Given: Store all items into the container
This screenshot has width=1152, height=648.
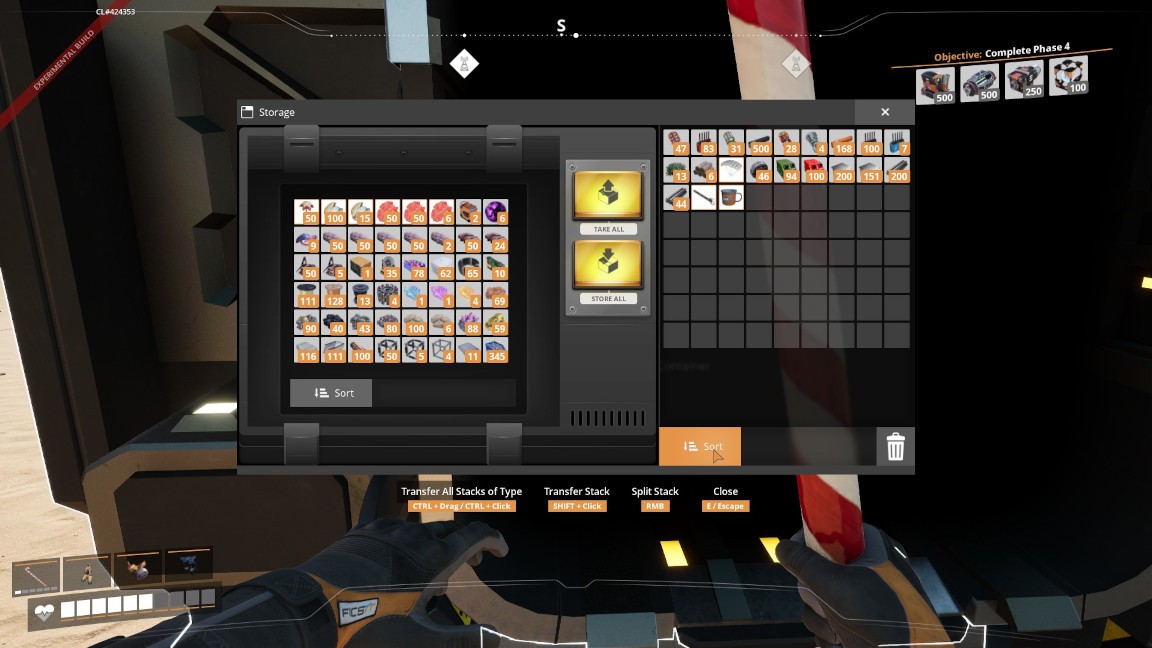Looking at the screenshot, I should (608, 267).
